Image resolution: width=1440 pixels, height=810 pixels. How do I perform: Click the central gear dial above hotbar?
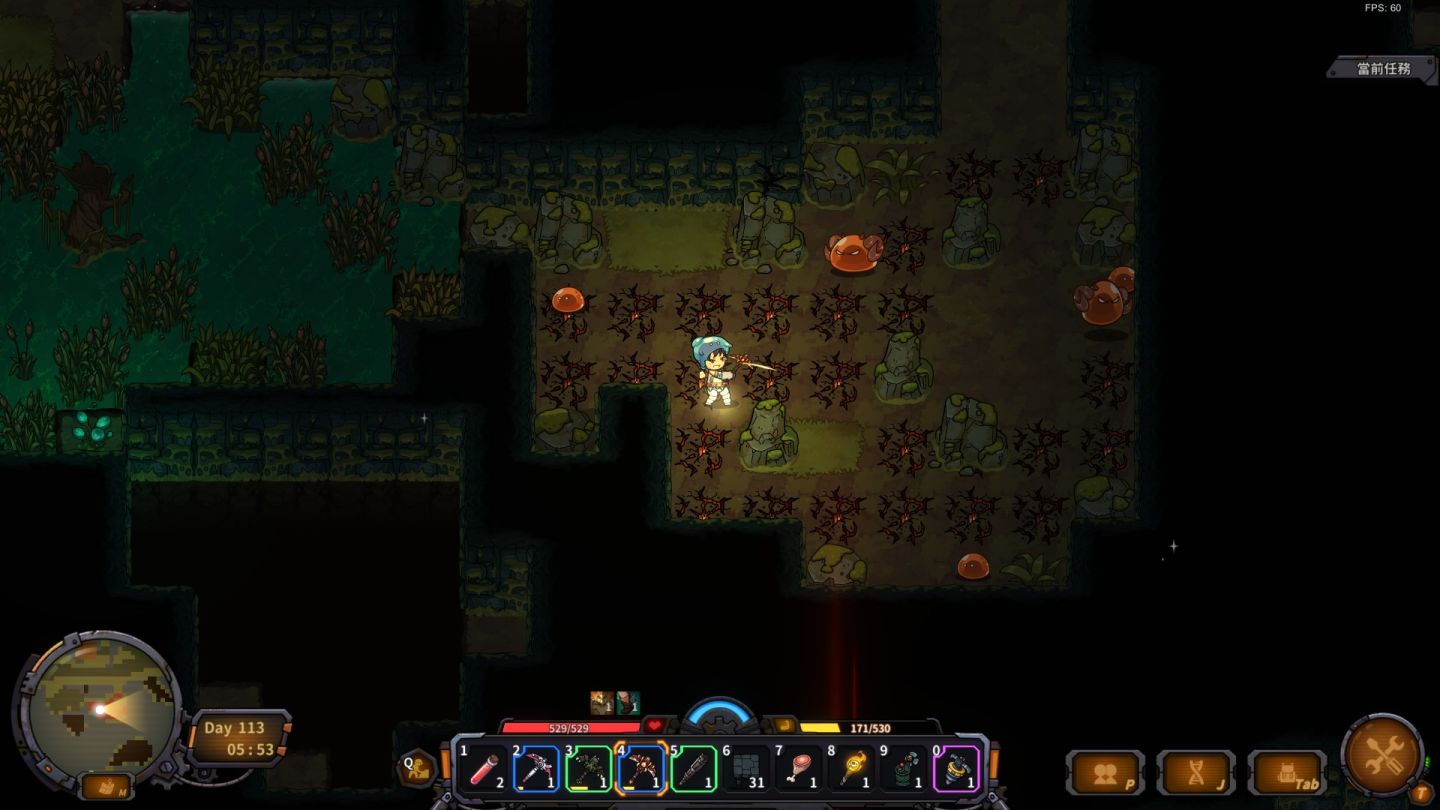[719, 715]
